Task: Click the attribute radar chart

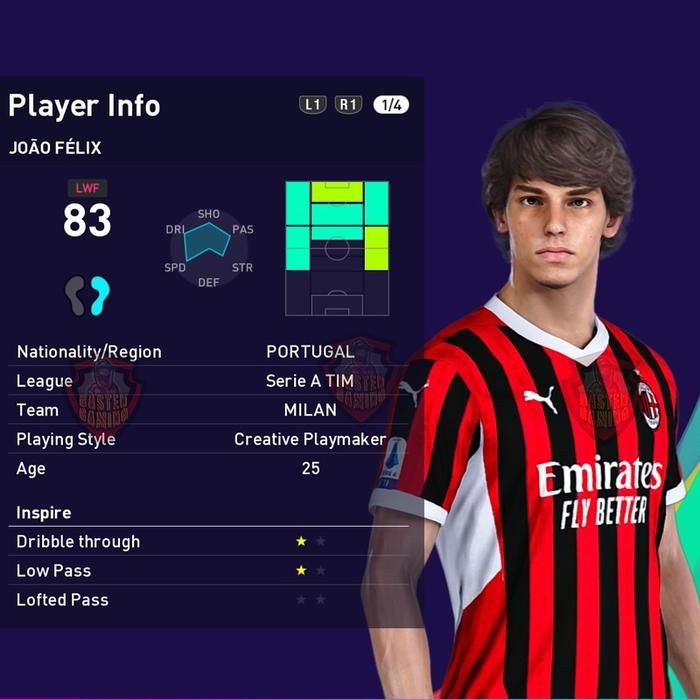Action: point(209,248)
